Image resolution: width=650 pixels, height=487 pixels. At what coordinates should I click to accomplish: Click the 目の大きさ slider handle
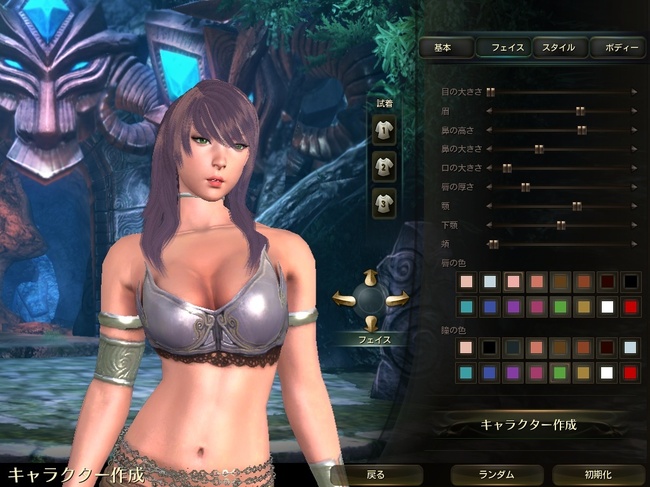(x=491, y=91)
